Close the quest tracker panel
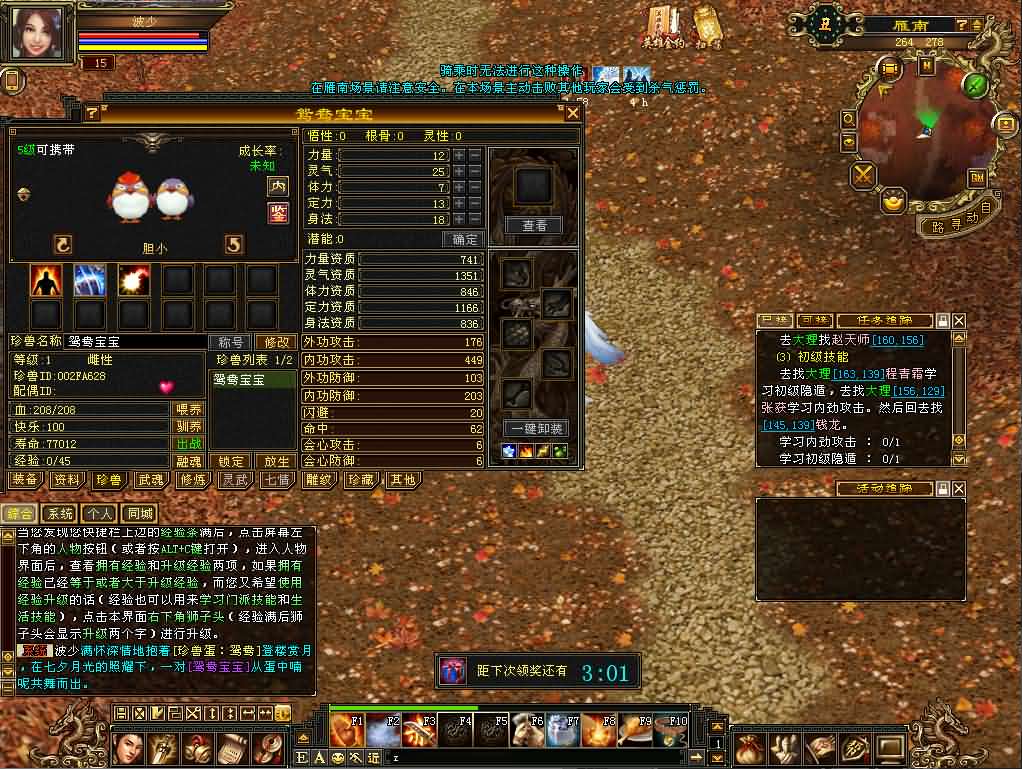The height and width of the screenshot is (769, 1022). pyautogui.click(x=959, y=321)
